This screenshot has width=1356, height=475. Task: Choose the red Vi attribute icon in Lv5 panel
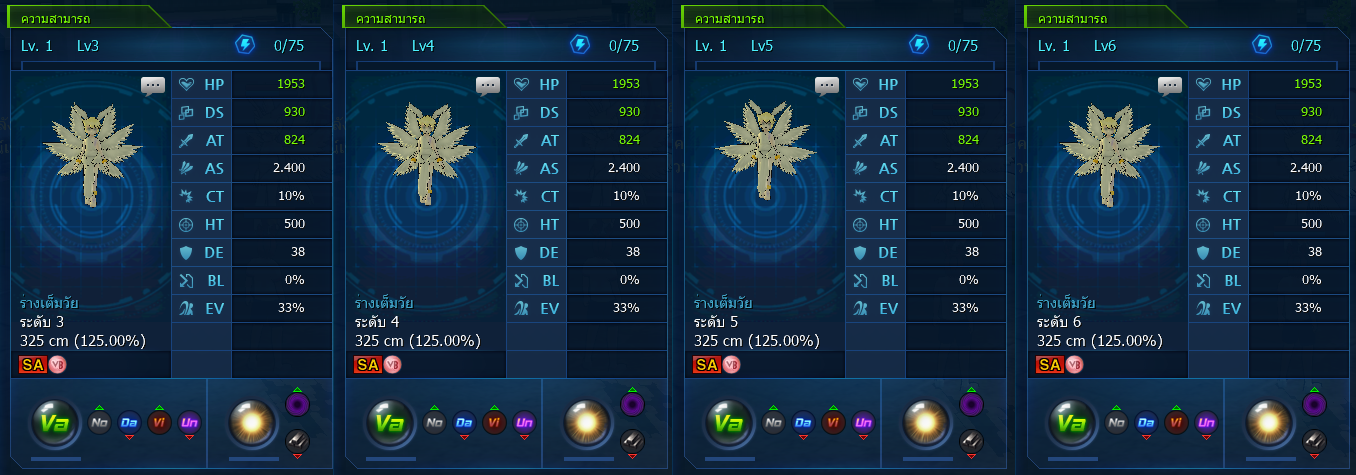pyautogui.click(x=834, y=423)
